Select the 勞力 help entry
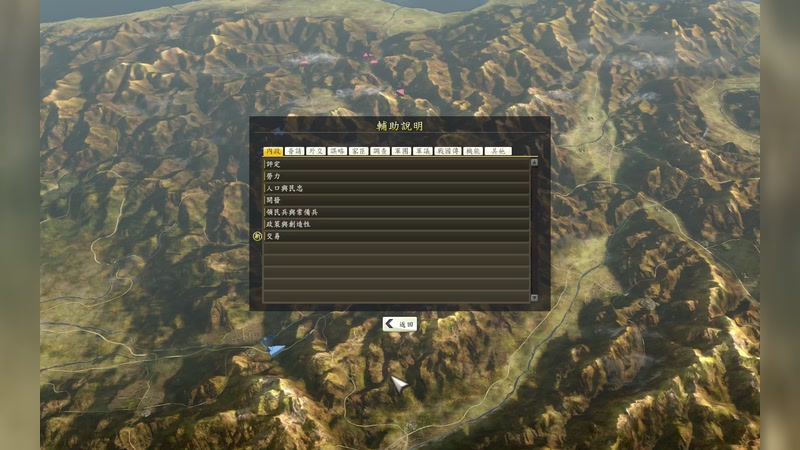The width and height of the screenshot is (800, 450). [x=396, y=176]
